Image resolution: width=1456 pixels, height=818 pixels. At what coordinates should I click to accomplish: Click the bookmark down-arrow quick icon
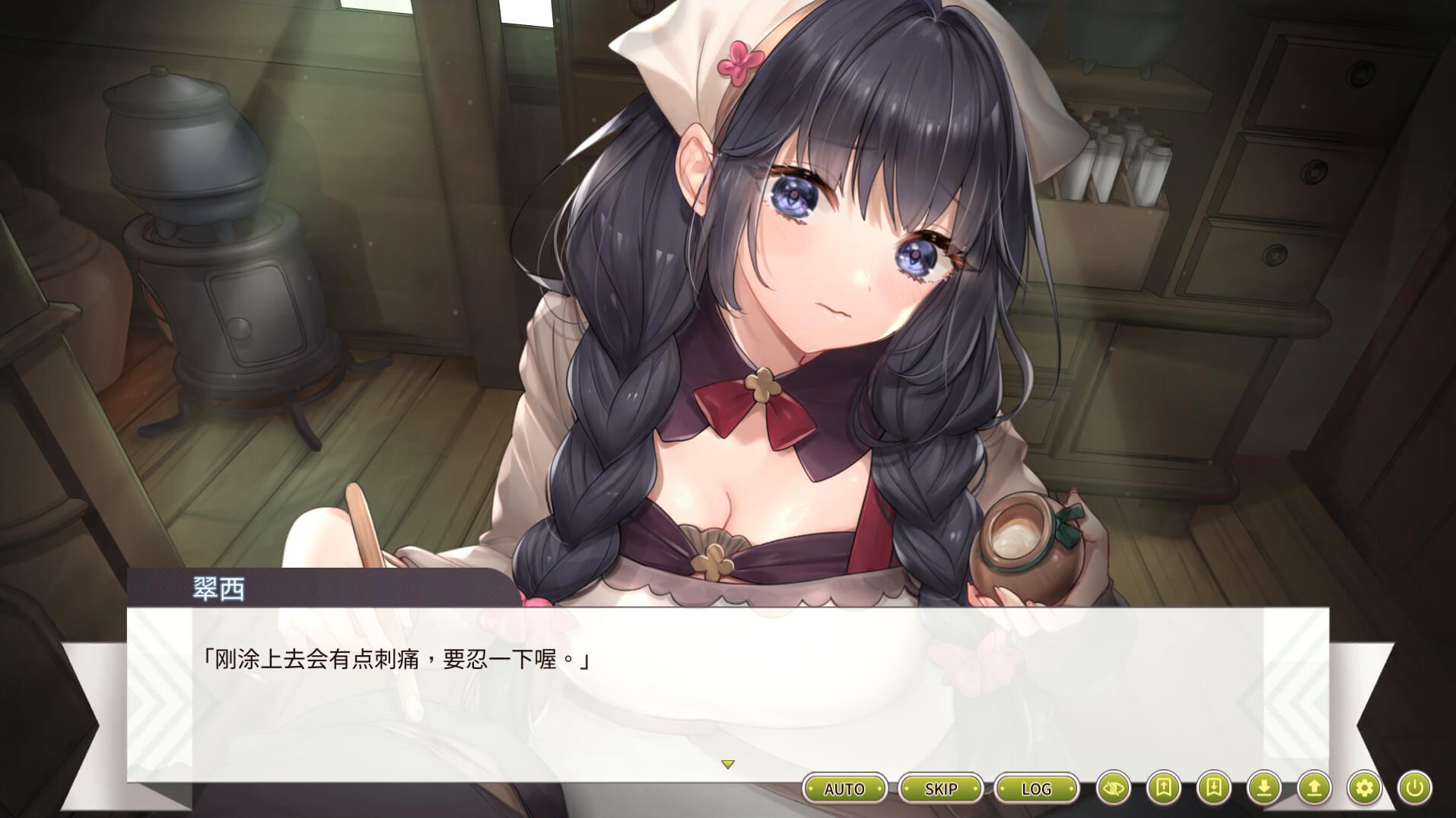point(1214,788)
